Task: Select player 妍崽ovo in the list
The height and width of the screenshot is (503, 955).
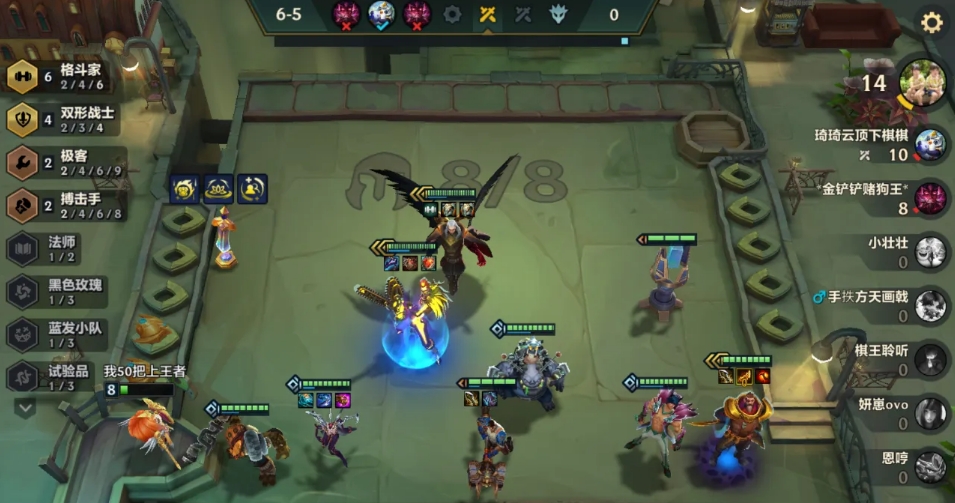Action: pos(930,411)
